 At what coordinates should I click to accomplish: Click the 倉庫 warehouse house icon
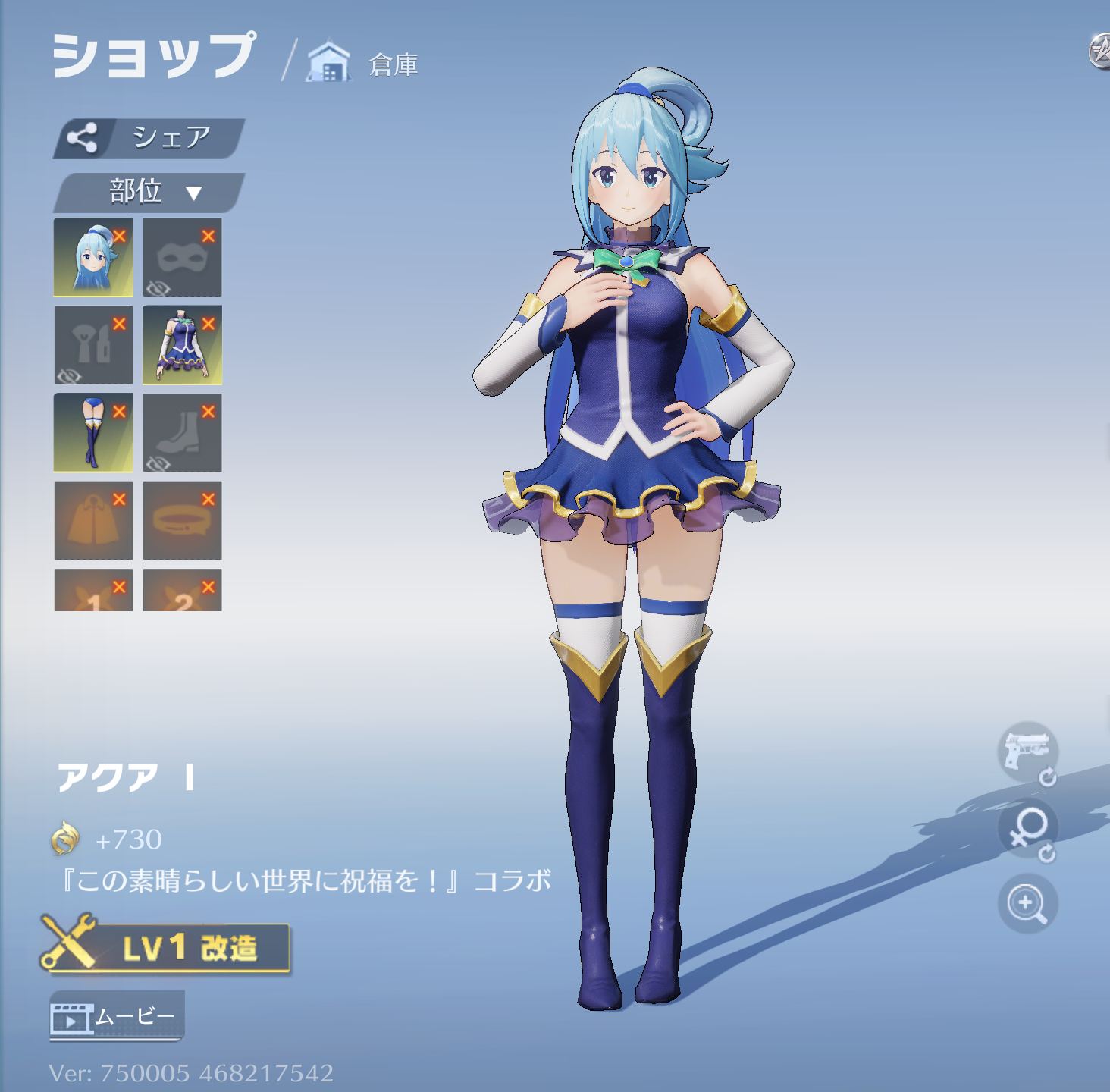click(x=328, y=62)
